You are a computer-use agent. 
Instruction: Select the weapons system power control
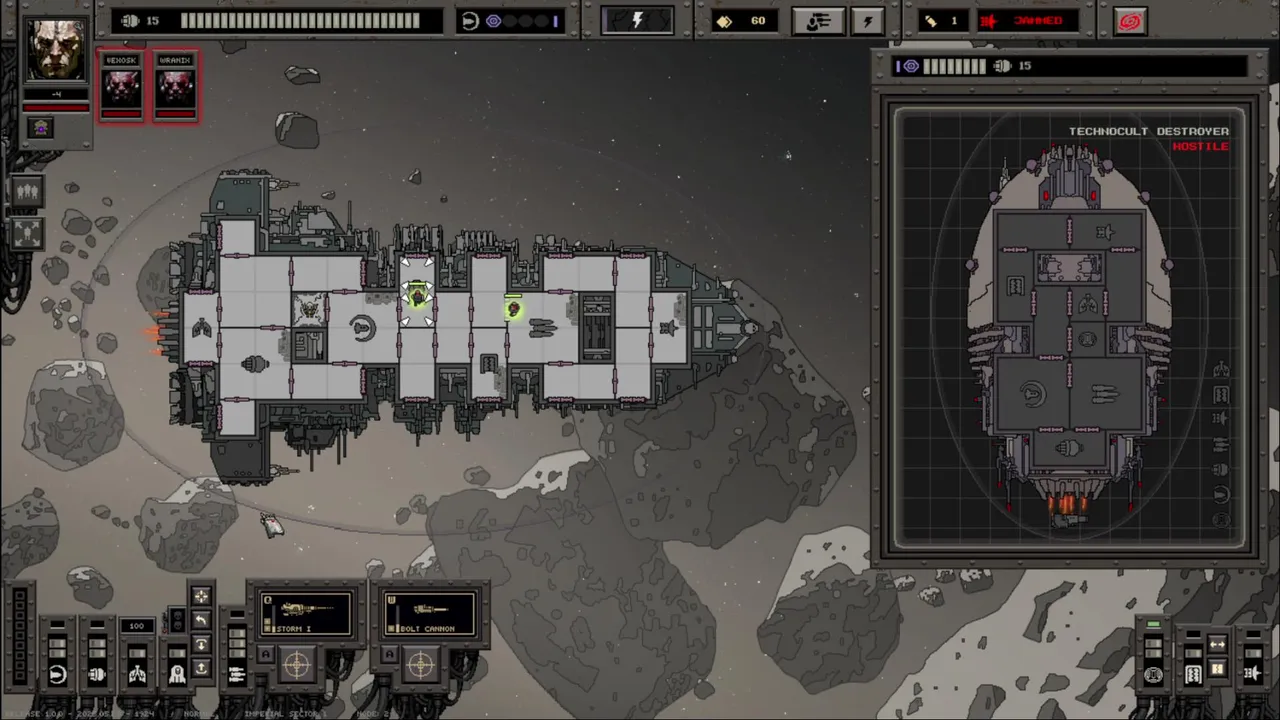(237, 675)
